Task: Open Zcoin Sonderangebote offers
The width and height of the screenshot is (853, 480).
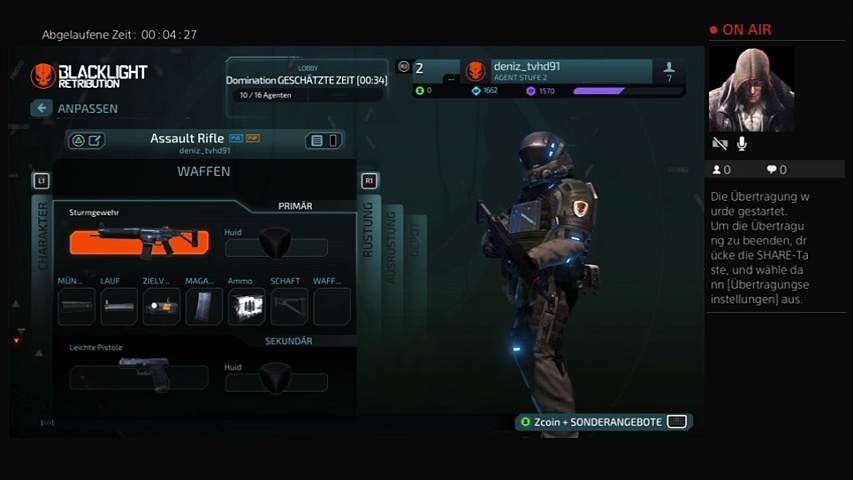Action: [604, 422]
